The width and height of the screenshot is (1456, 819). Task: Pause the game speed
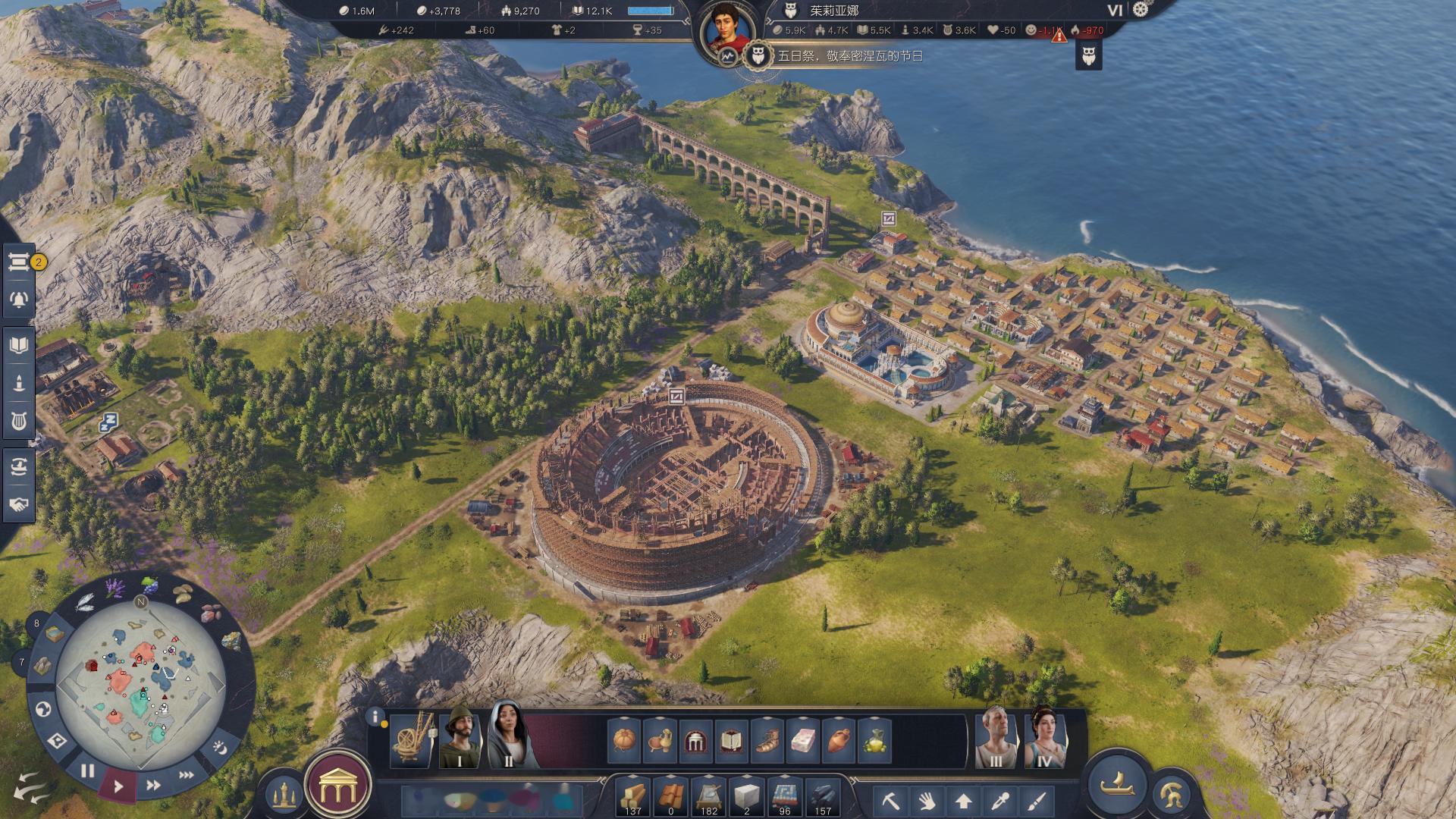pos(87,771)
